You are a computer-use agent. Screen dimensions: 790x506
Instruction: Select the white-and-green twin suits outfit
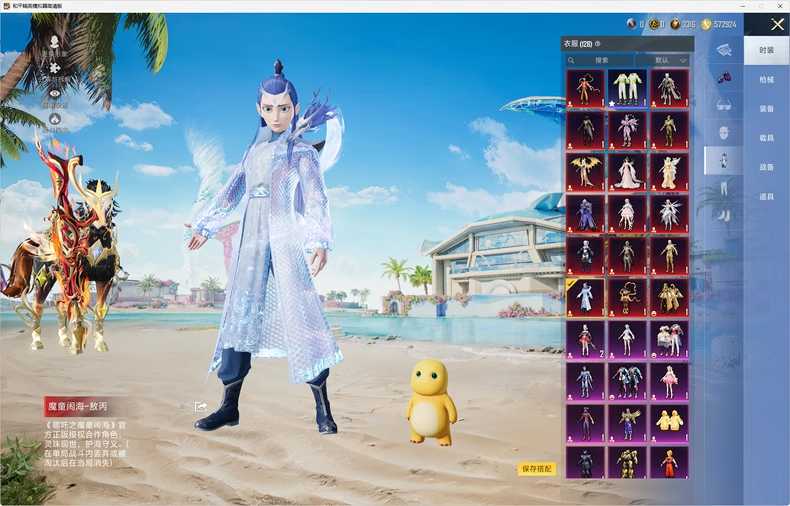click(628, 88)
